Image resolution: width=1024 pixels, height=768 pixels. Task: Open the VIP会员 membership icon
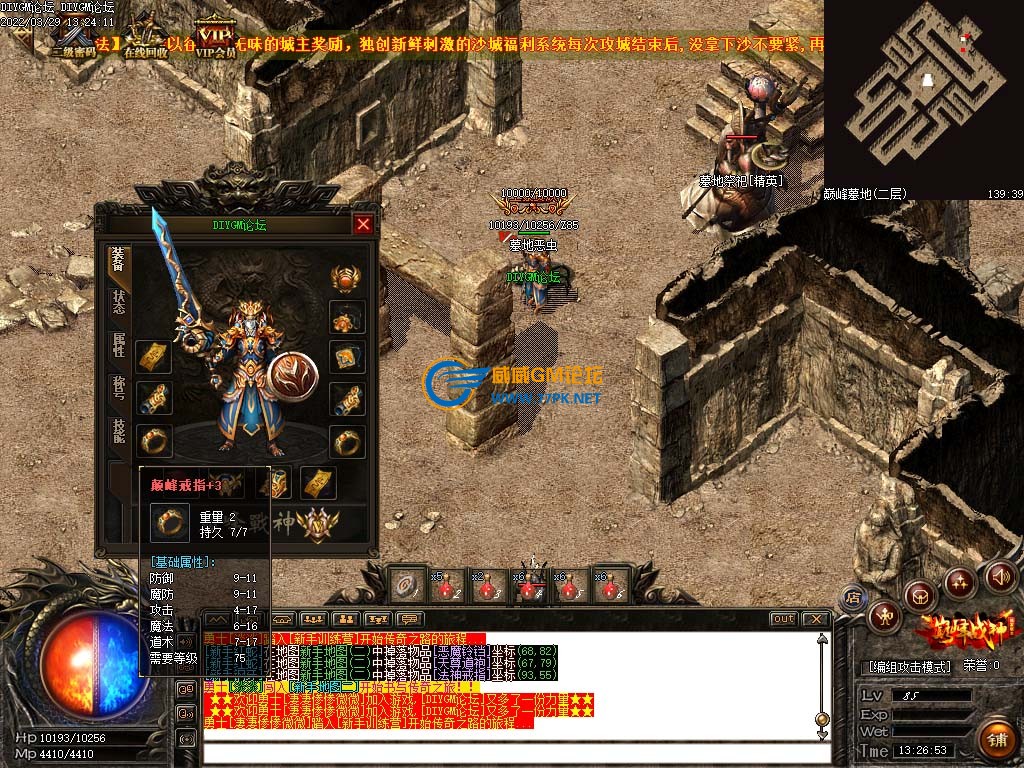coord(215,37)
